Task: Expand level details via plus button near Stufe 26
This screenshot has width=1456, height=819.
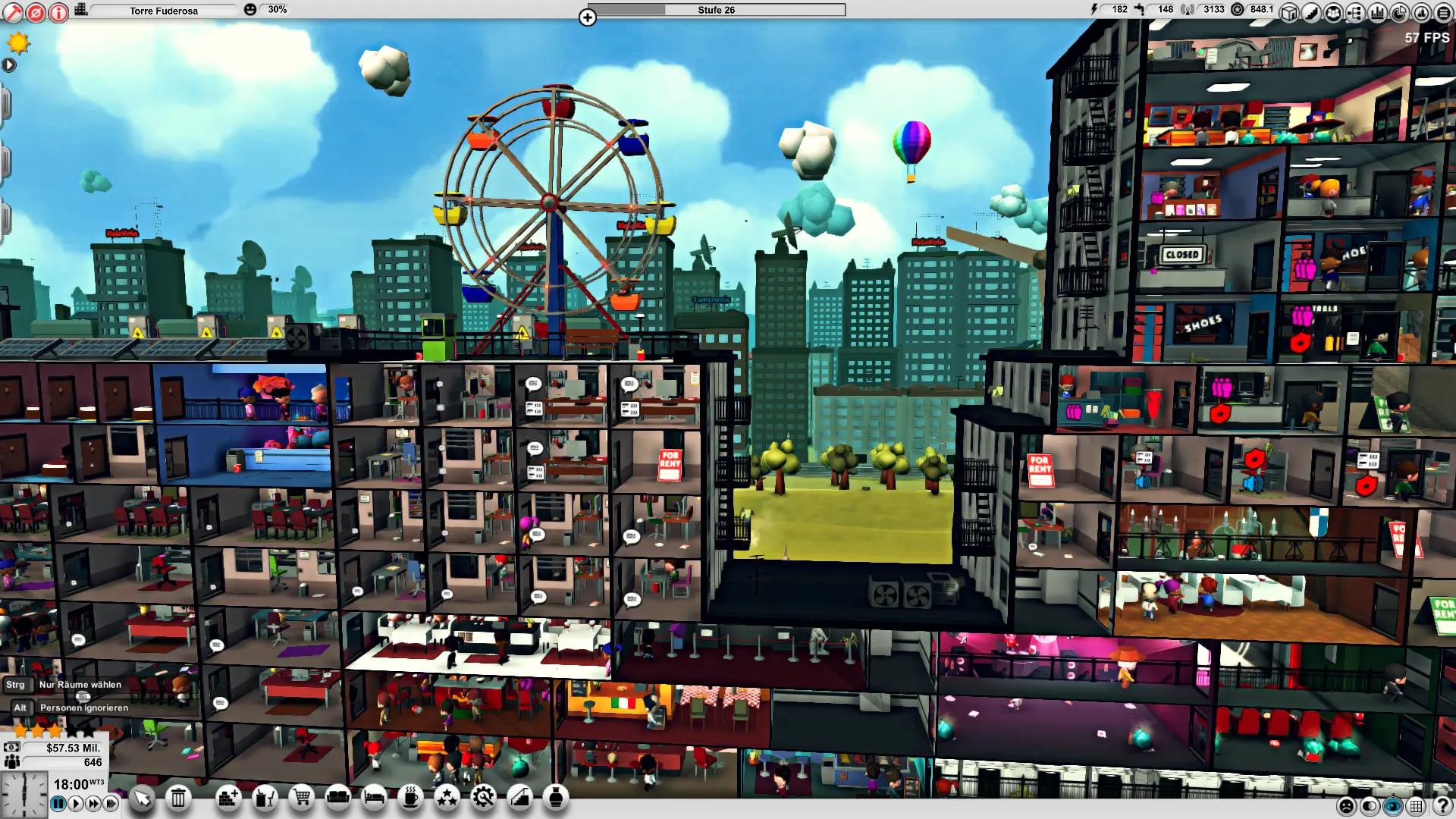Action: click(588, 17)
